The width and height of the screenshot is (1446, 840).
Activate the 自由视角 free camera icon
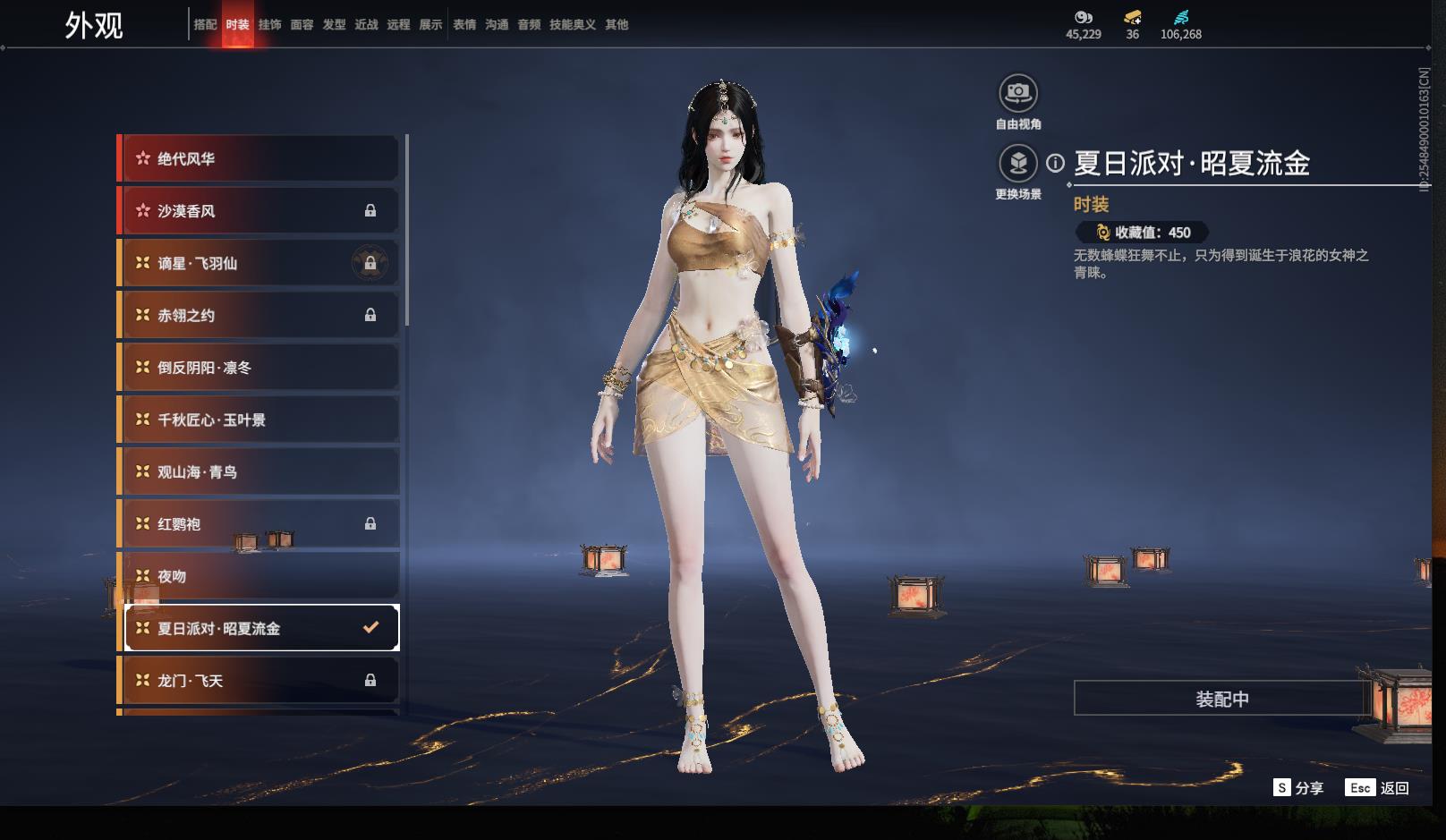pos(1018,93)
